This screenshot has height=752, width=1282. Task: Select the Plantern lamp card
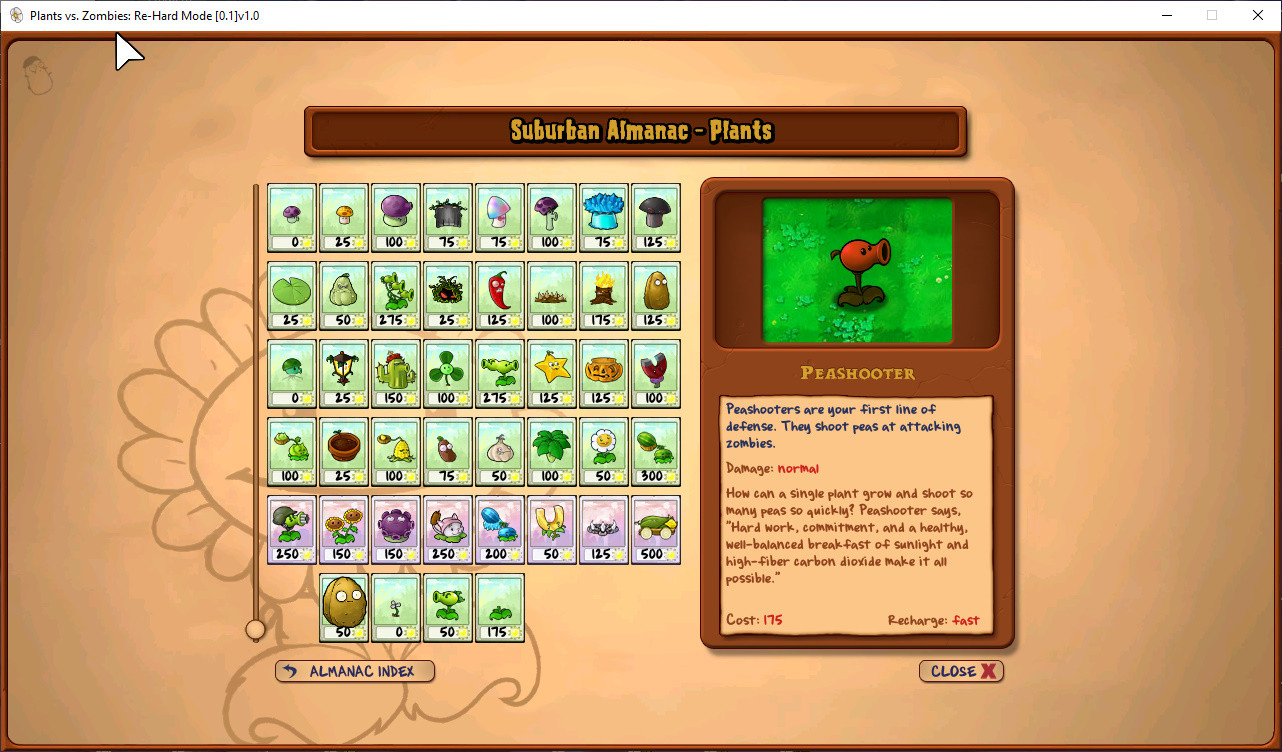[x=344, y=373]
